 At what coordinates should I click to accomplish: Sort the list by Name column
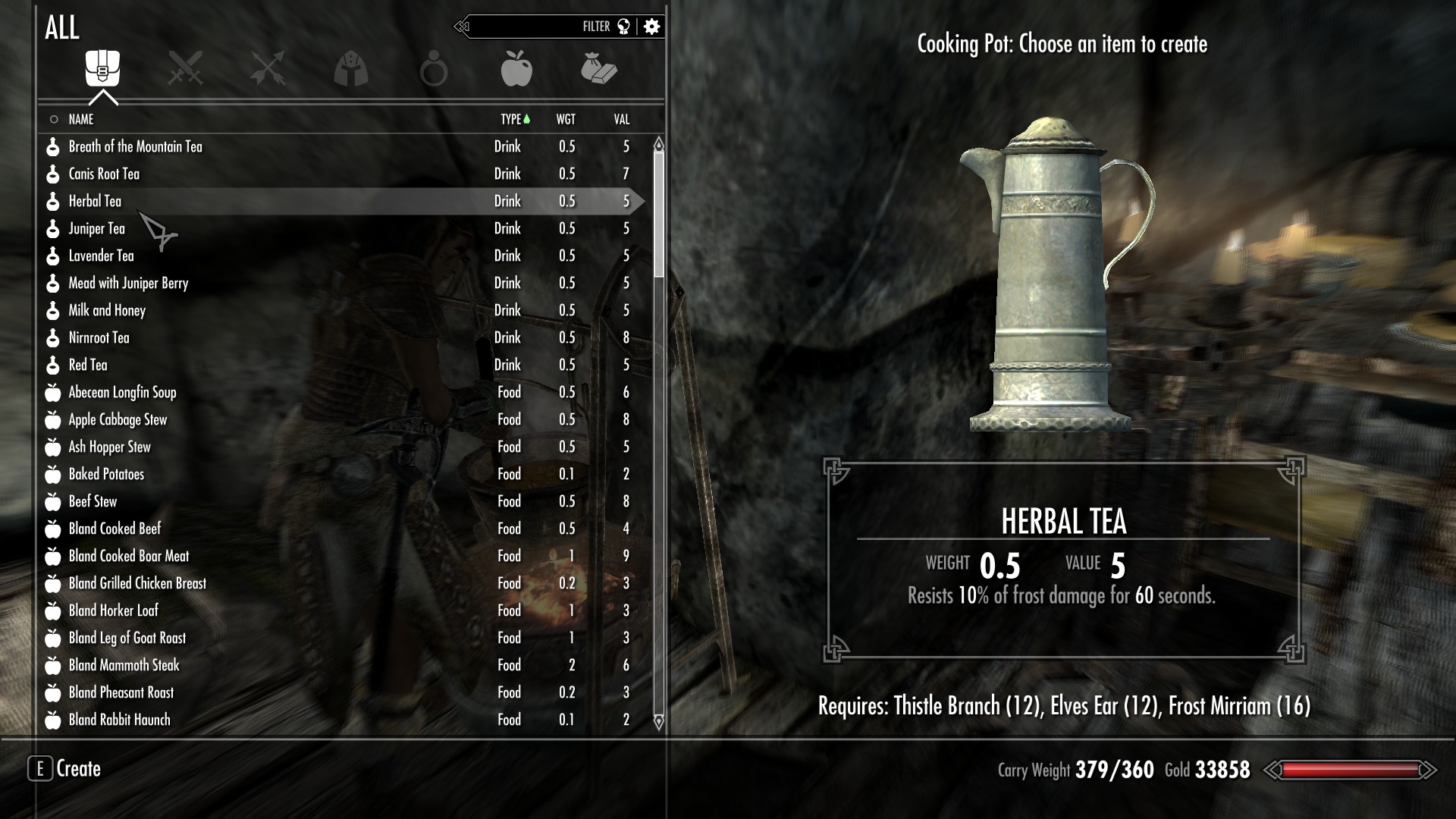point(81,119)
